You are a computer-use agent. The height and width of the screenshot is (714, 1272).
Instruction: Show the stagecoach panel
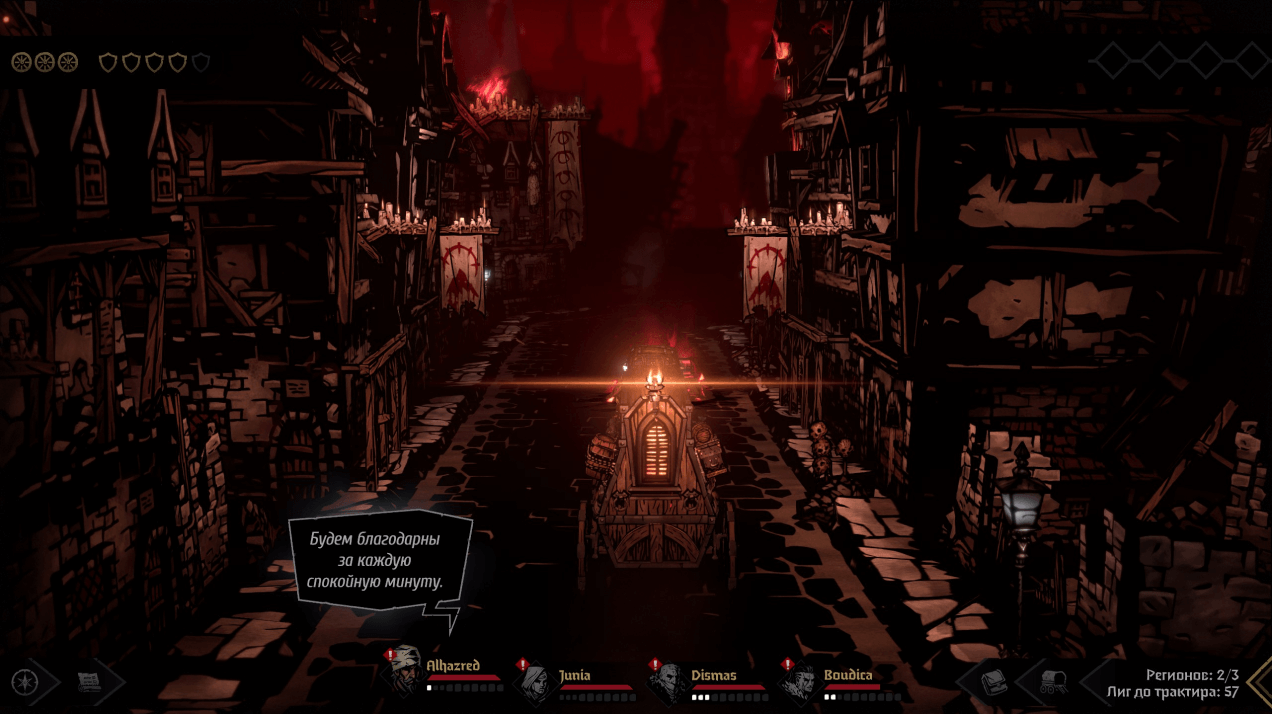pos(1053,682)
